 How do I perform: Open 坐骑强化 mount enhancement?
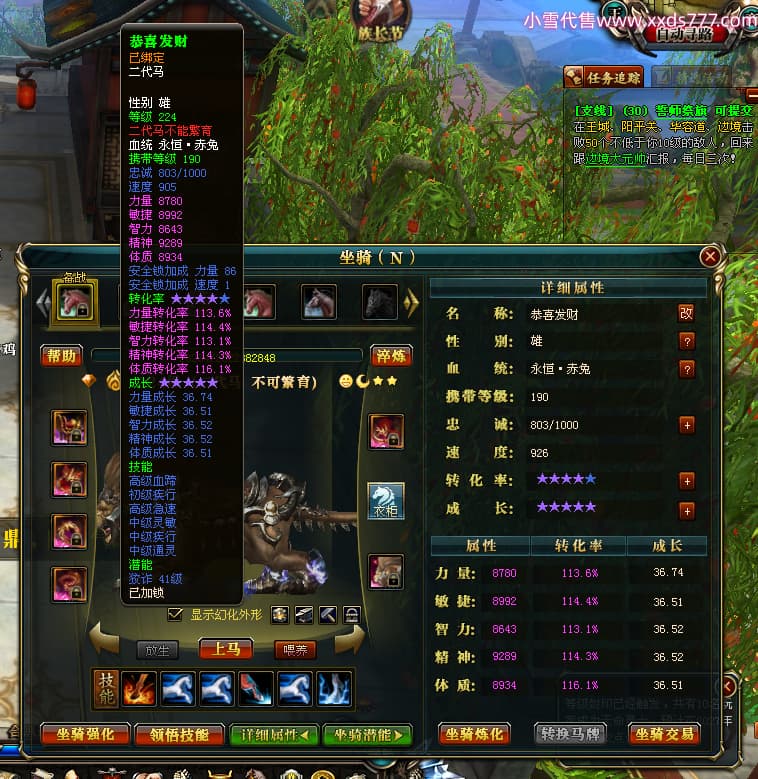(85, 735)
